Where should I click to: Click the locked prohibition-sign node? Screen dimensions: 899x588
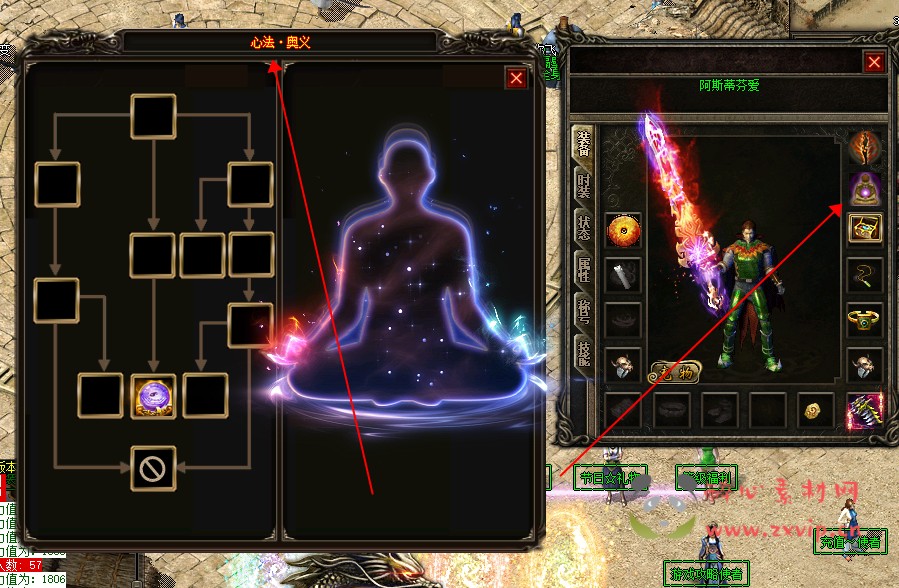tap(154, 468)
